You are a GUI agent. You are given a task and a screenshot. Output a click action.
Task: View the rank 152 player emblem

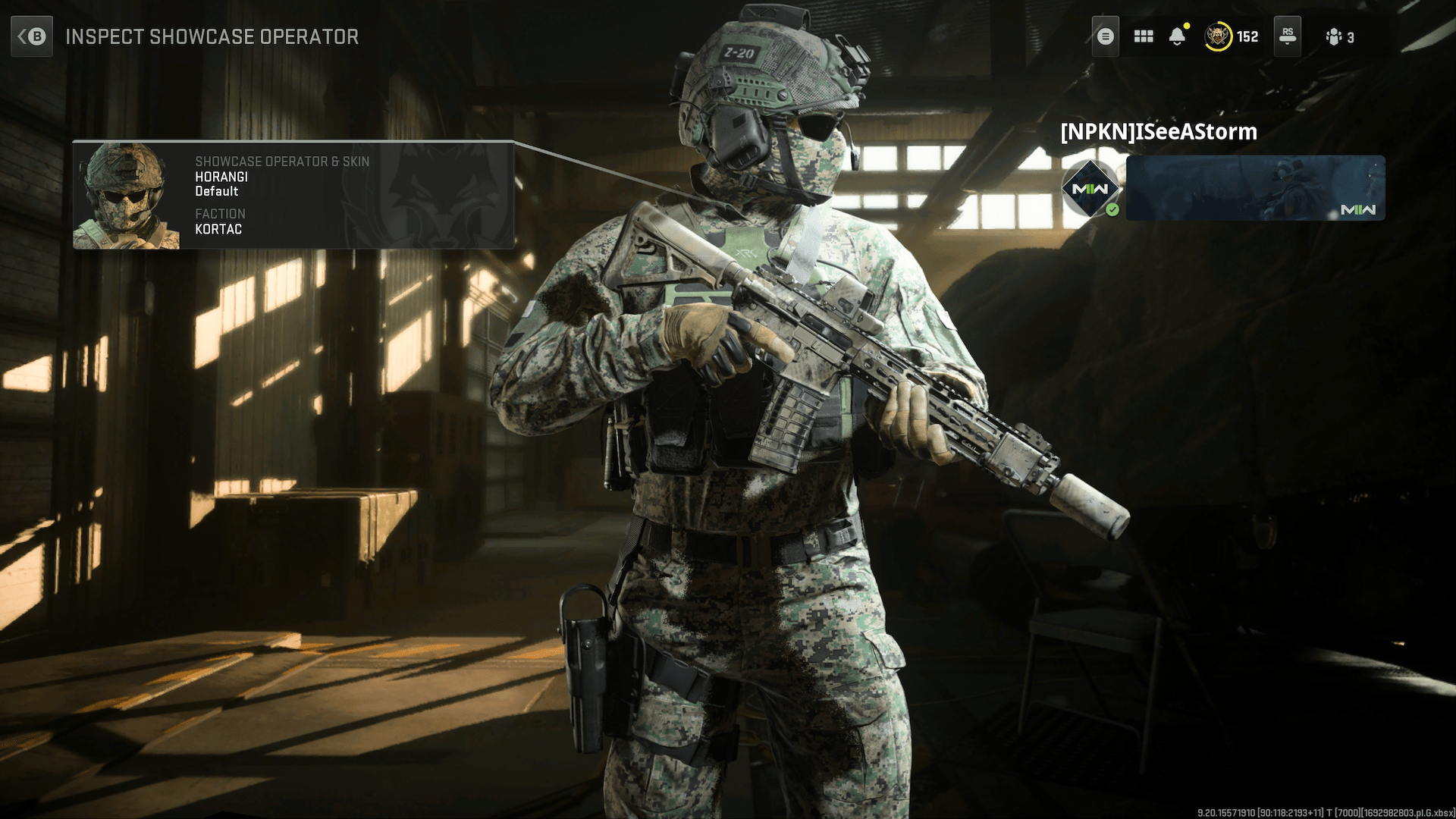click(x=1218, y=36)
